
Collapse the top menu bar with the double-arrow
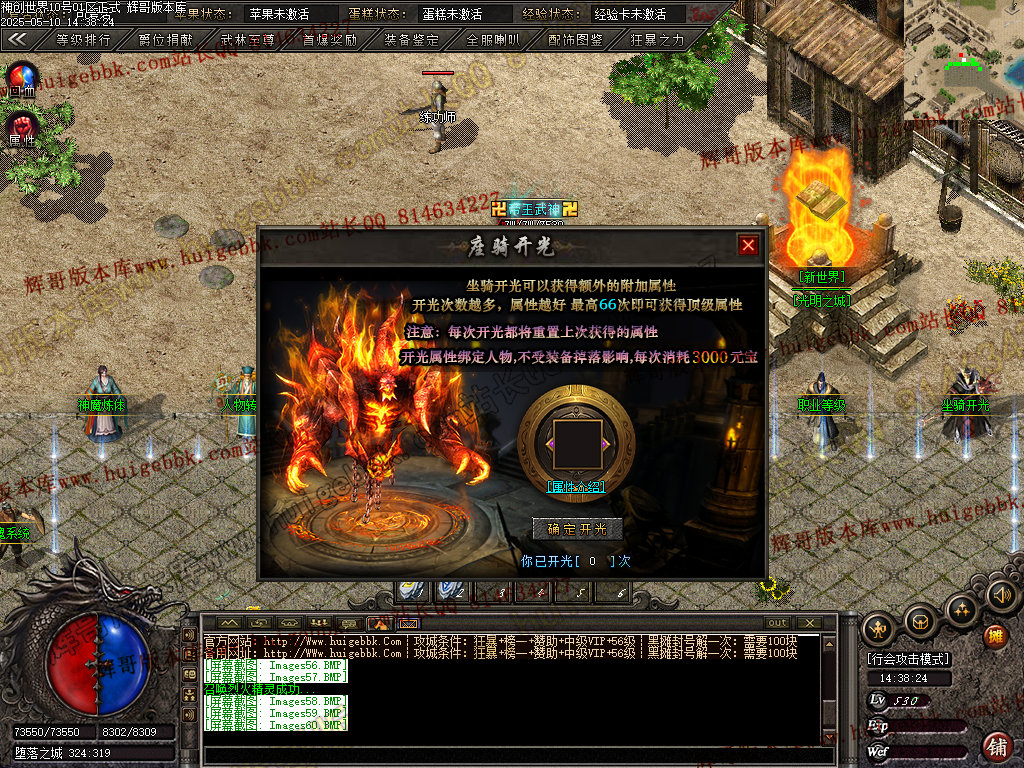tap(18, 40)
